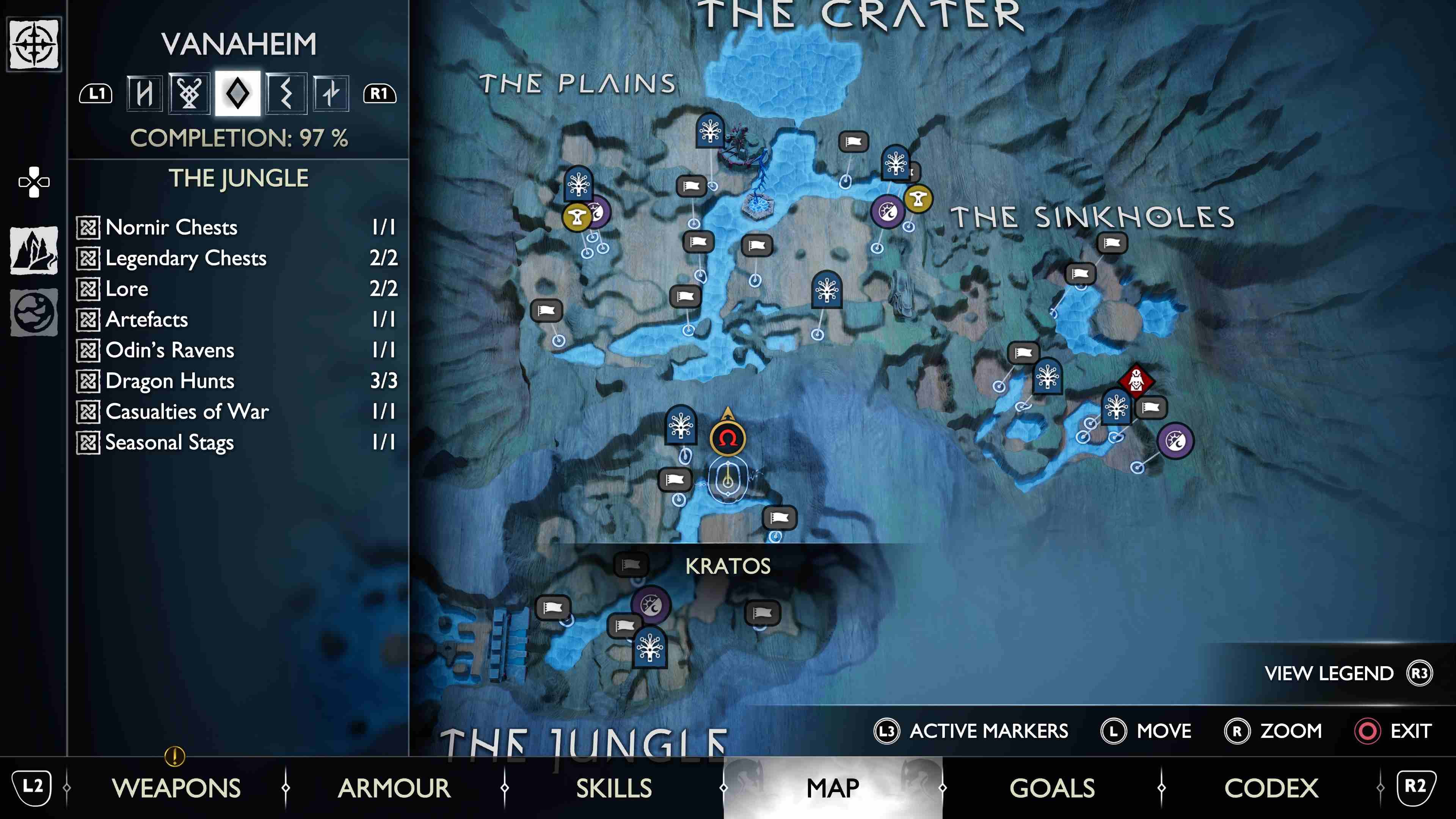Viewport: 1456px width, 819px height.
Task: Click the Nornir Chests row
Action: [x=237, y=227]
